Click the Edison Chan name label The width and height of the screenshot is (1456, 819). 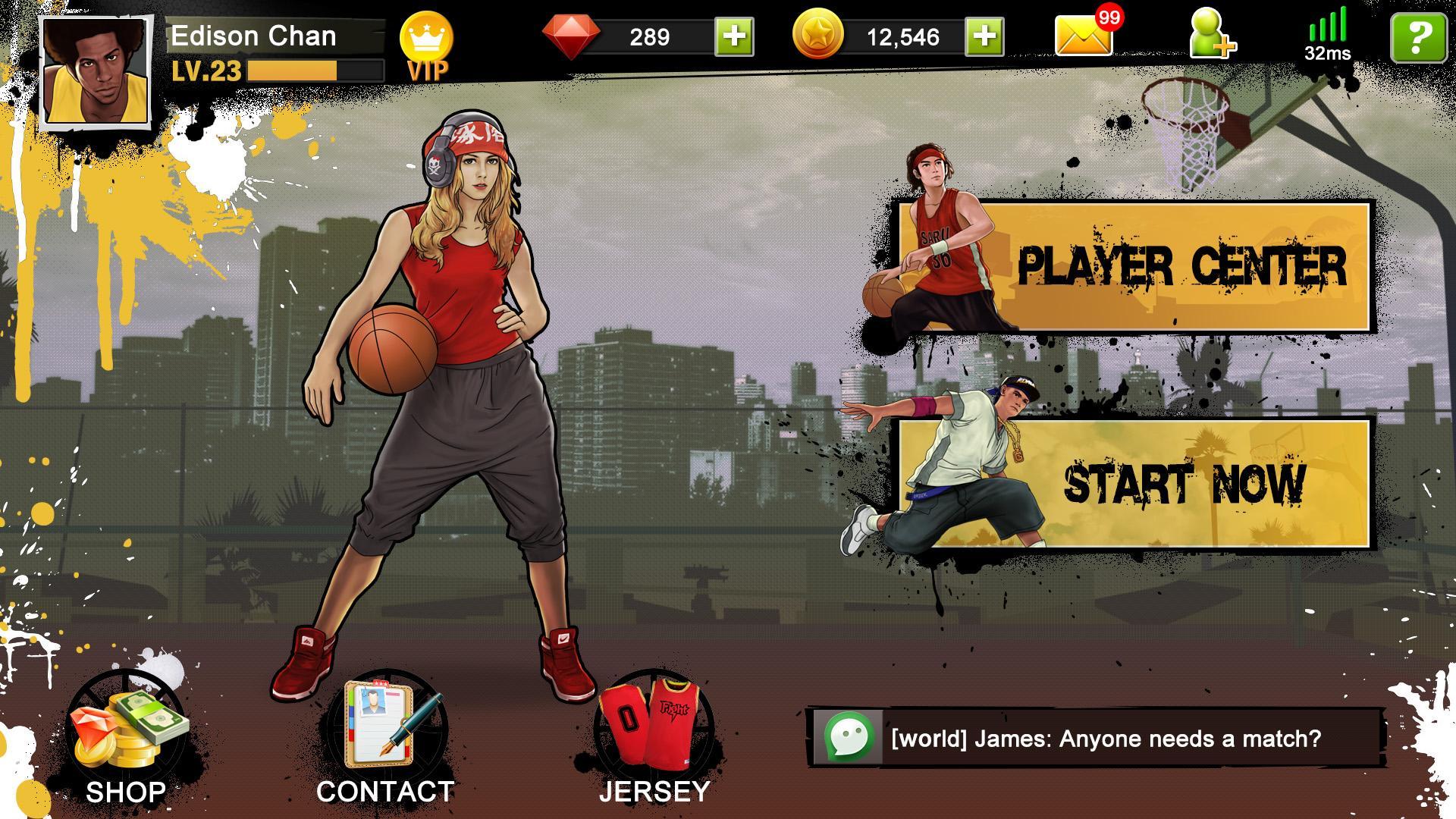(x=255, y=36)
